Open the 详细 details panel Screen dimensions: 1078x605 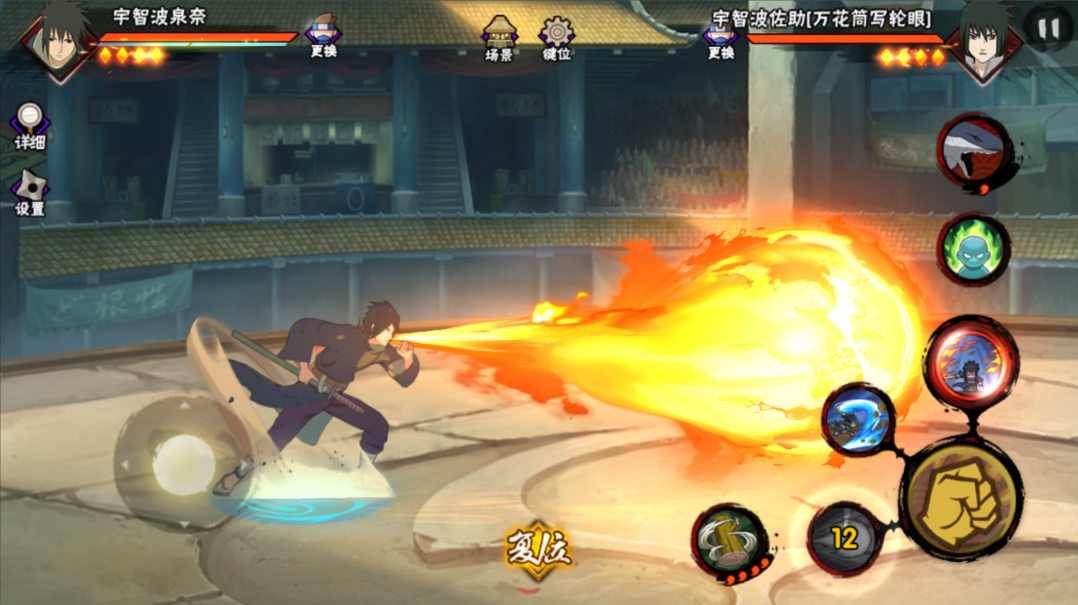click(x=30, y=125)
